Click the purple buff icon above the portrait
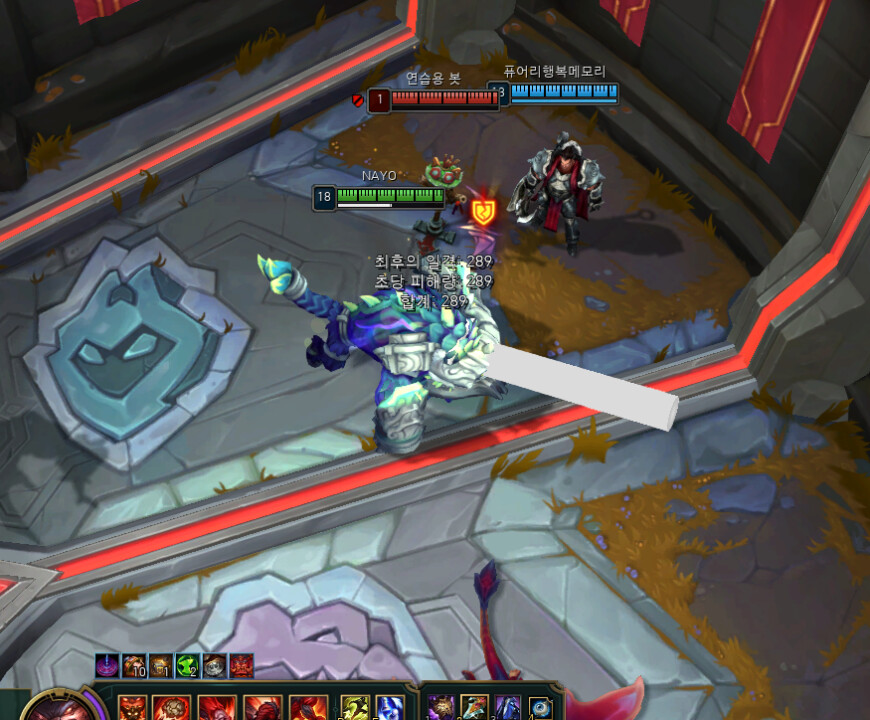Screen dimensions: 870x720 108,665
